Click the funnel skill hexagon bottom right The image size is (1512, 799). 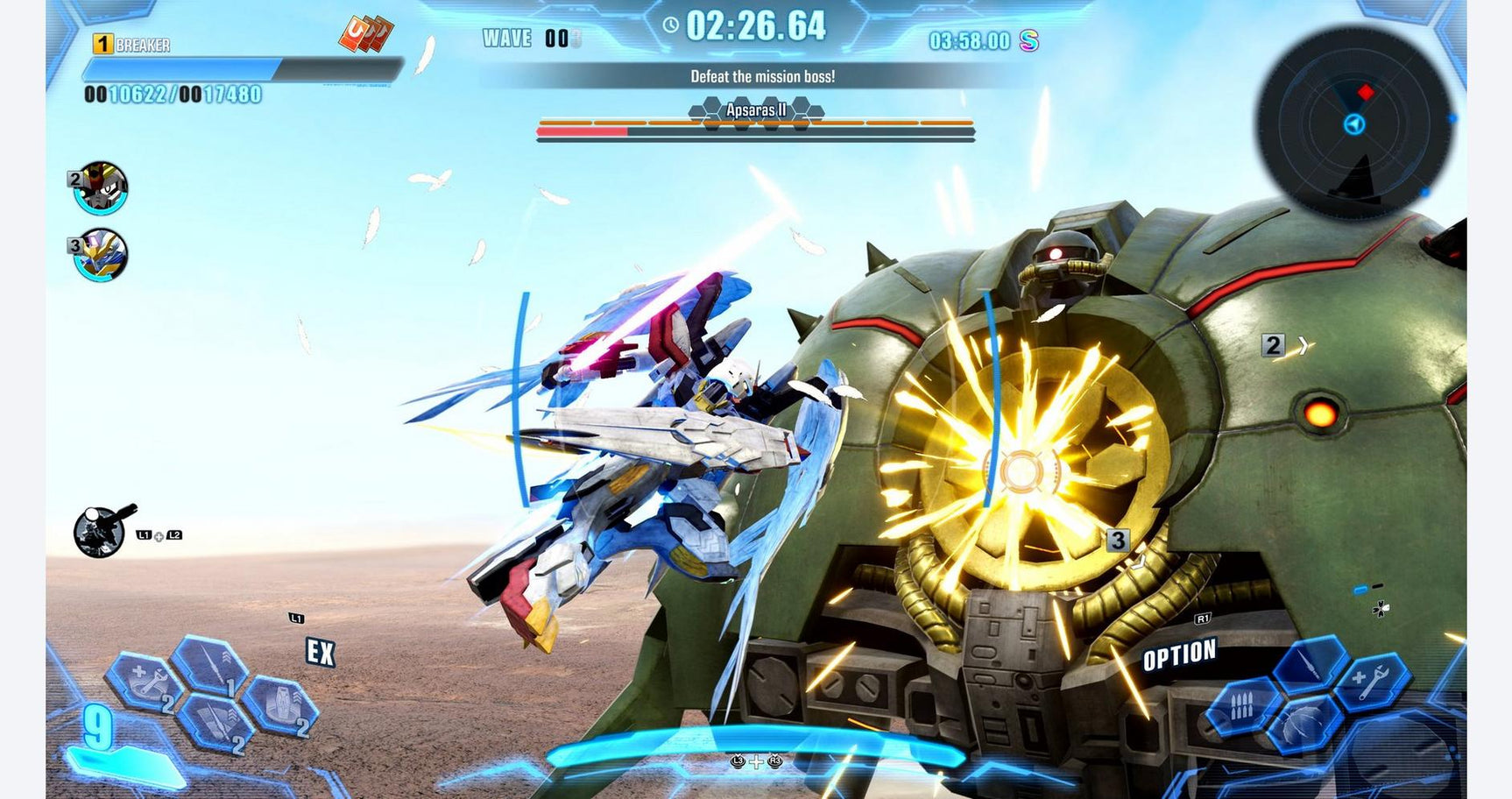[1301, 725]
